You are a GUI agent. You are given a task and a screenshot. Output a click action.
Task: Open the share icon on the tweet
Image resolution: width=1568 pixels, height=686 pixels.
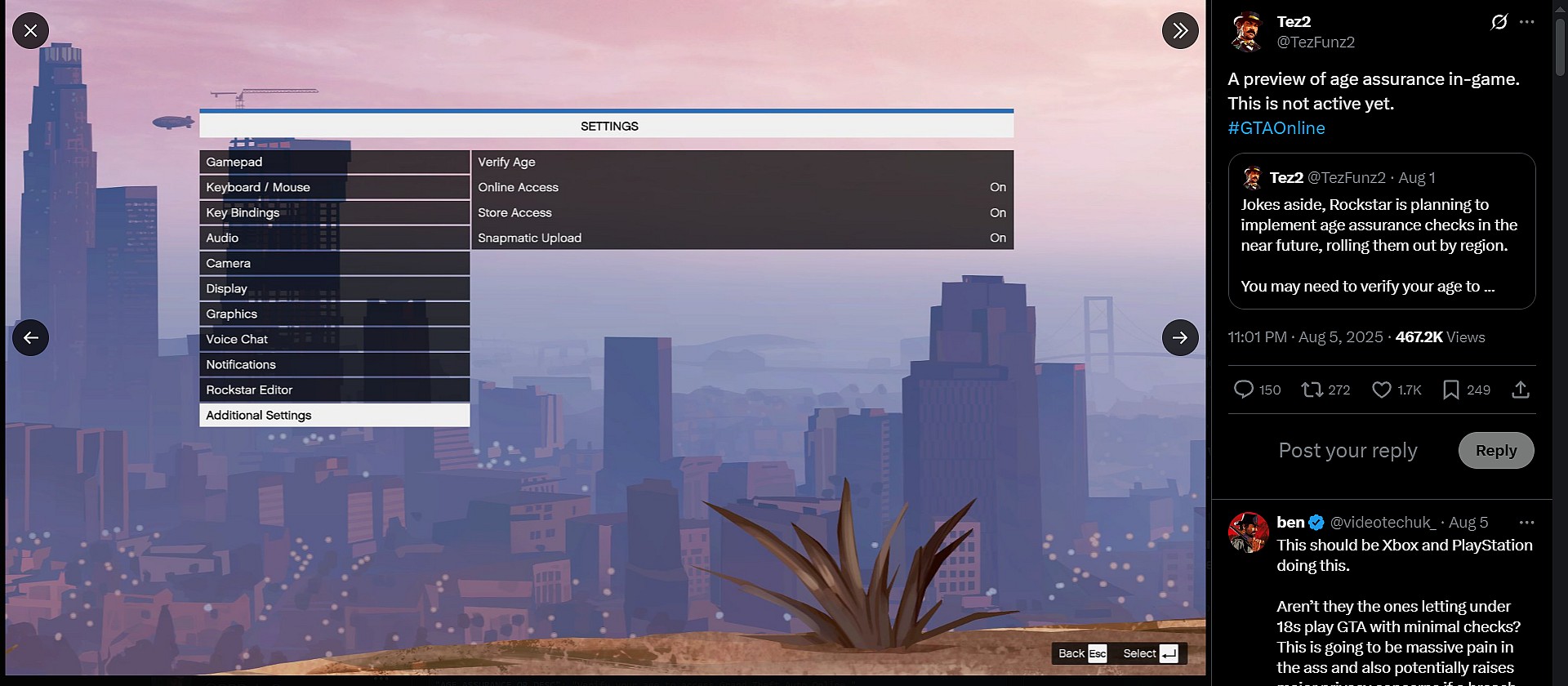click(1521, 390)
